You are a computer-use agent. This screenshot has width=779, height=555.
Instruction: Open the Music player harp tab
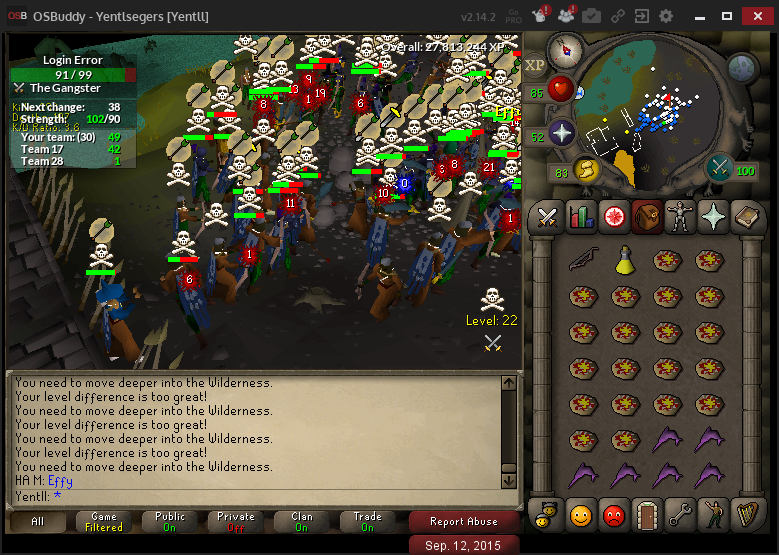click(746, 515)
